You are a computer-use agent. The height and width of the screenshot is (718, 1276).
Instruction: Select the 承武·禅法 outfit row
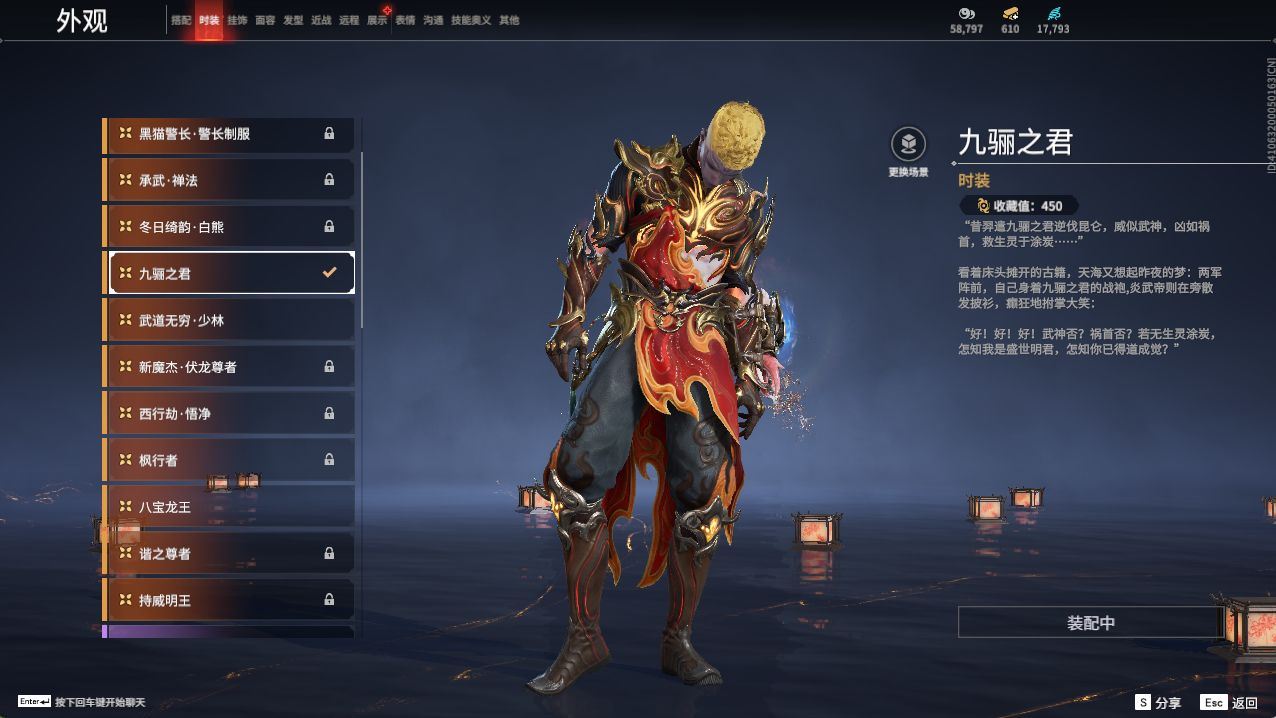230,180
